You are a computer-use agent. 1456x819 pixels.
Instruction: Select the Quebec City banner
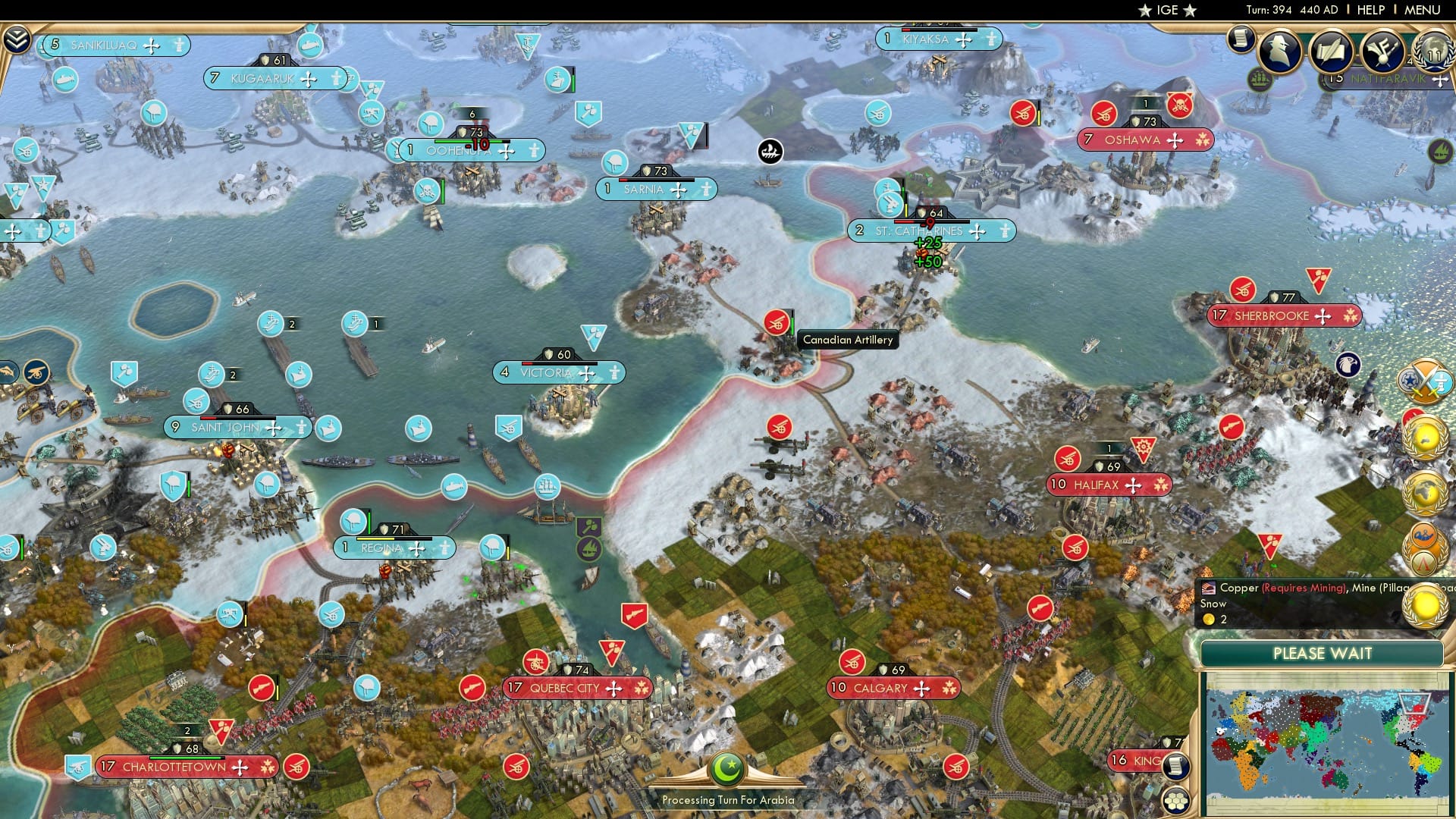point(578,689)
